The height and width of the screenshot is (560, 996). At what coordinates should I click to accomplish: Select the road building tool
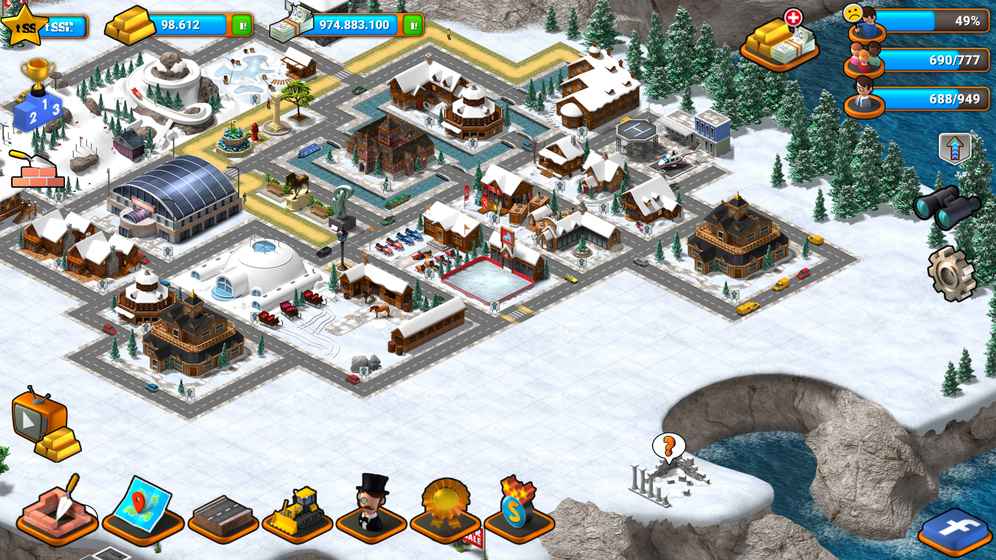[223, 515]
